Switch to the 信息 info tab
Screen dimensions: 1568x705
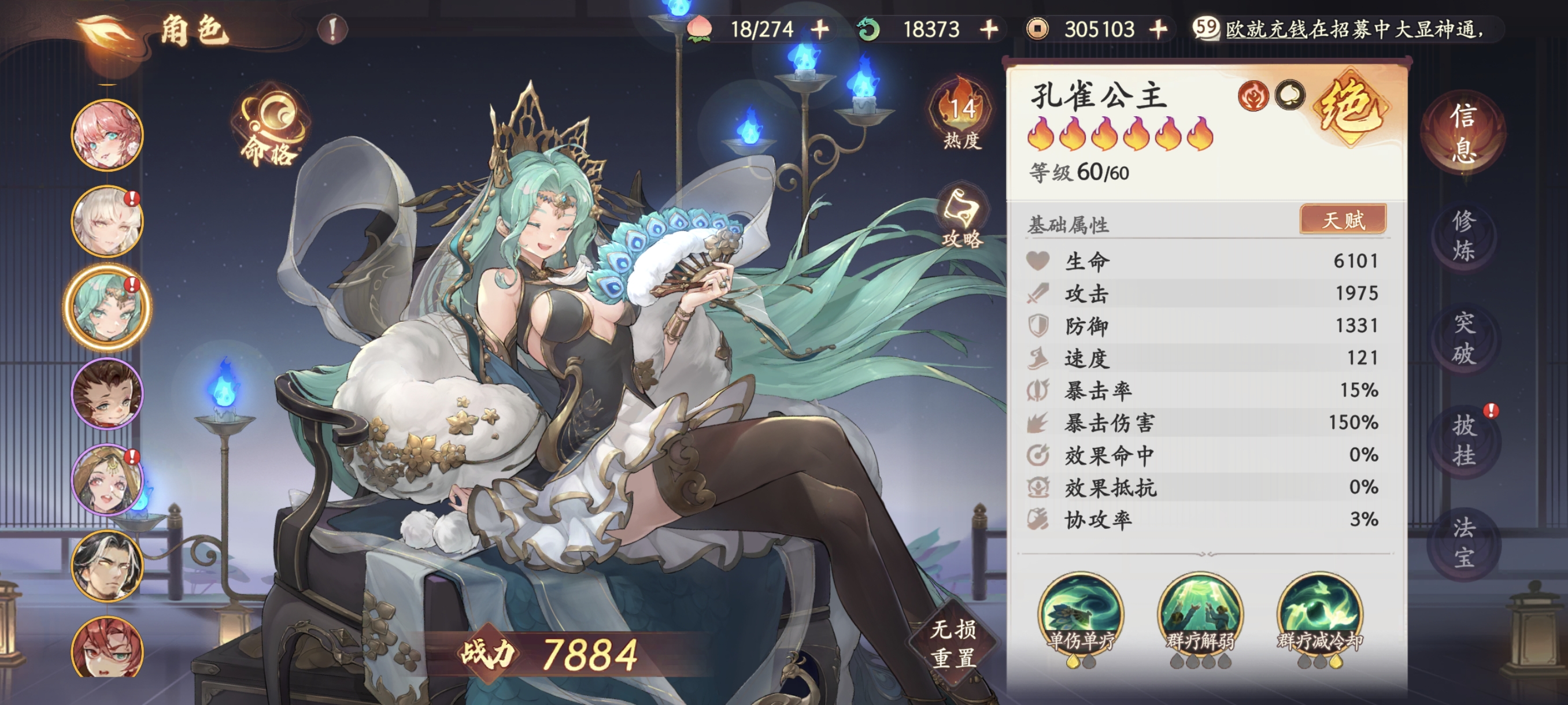point(1463,132)
